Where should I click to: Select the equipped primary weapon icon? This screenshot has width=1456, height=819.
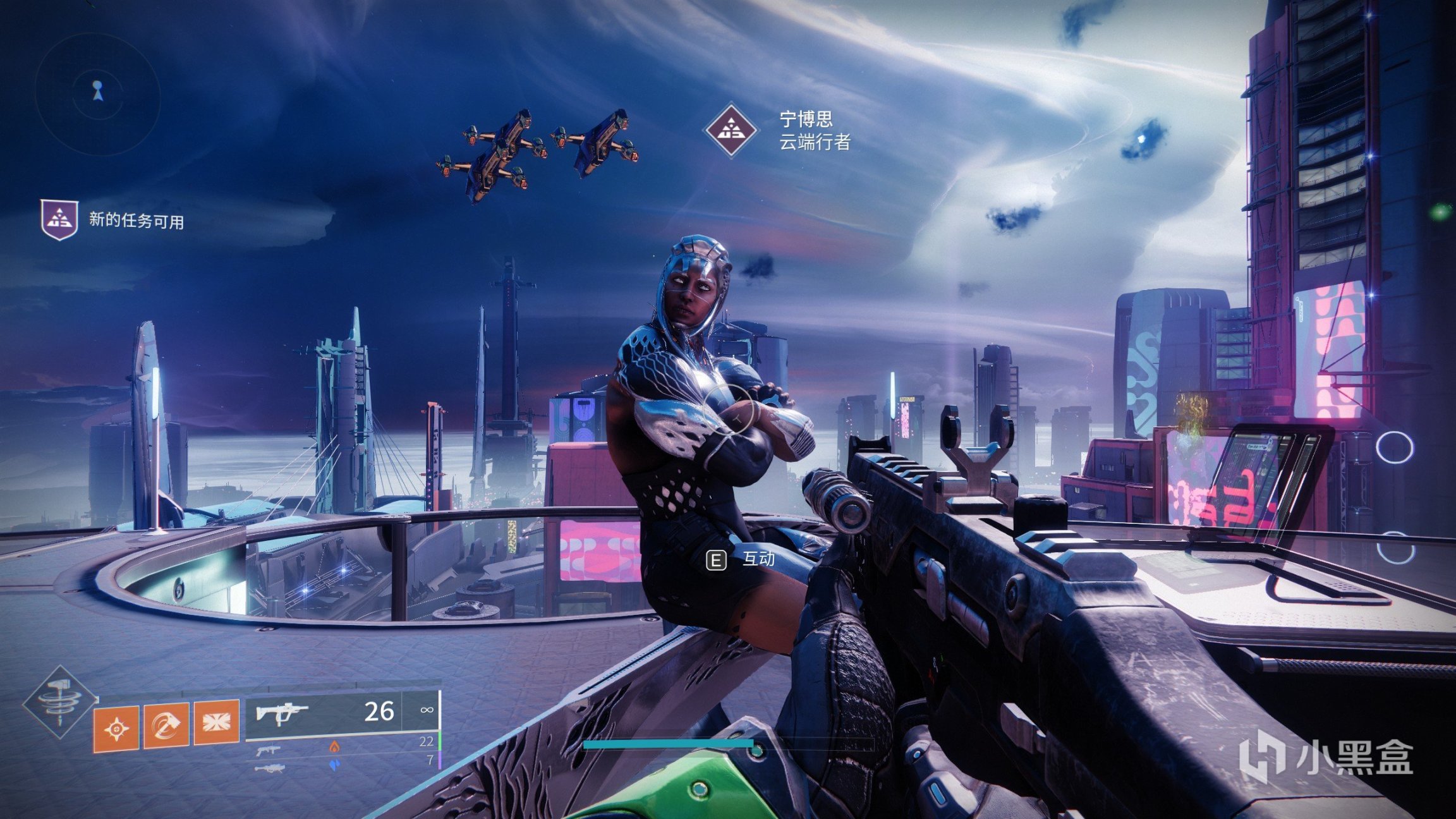coord(281,714)
